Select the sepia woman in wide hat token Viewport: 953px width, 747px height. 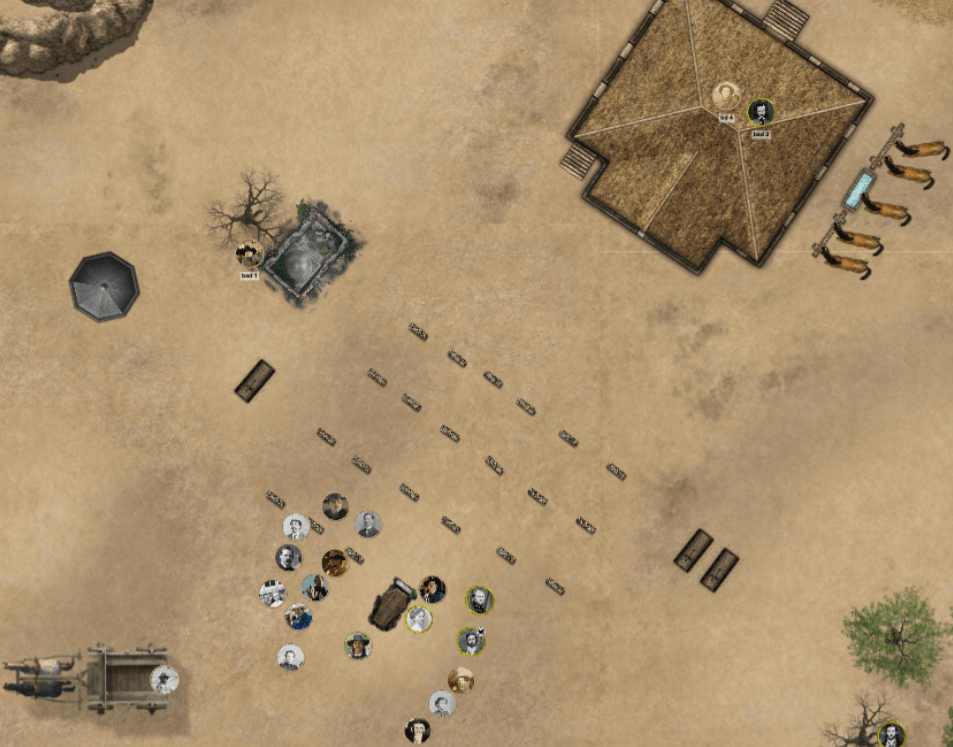460,680
